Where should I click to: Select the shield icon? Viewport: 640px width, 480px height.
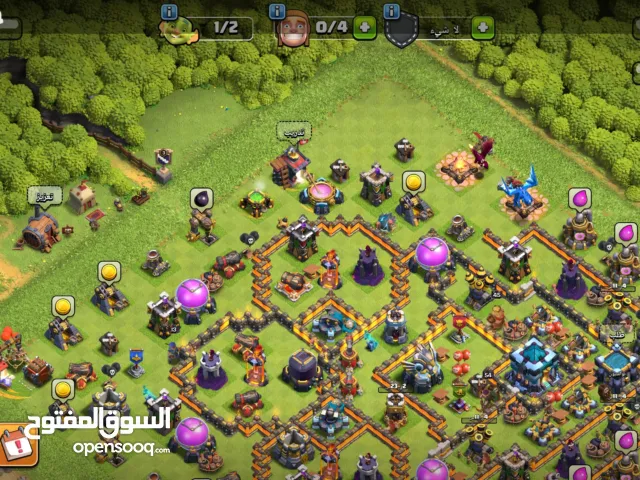401,30
